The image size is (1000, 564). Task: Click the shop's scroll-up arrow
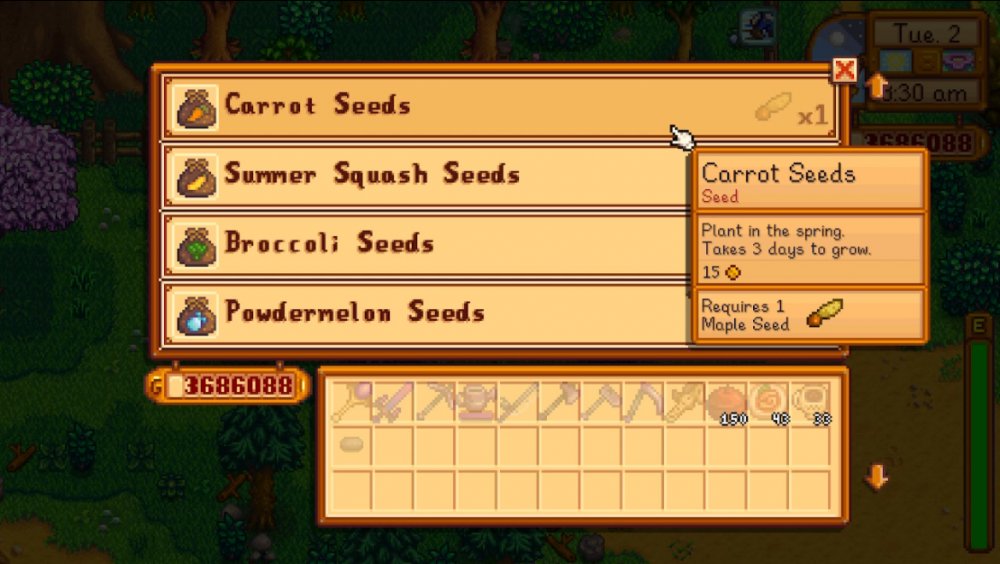(877, 86)
